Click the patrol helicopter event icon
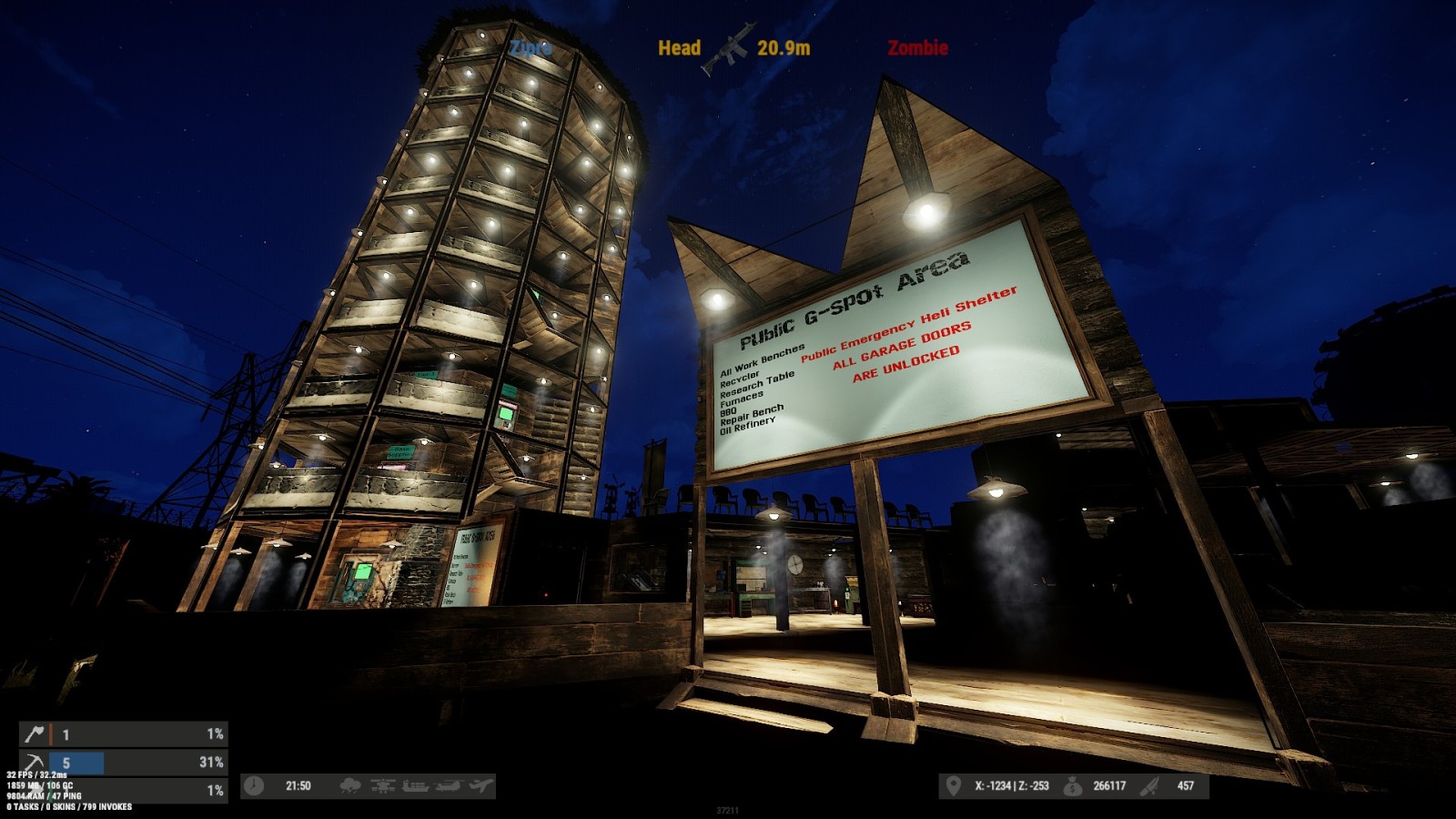Image resolution: width=1456 pixels, height=819 pixels. tap(382, 785)
